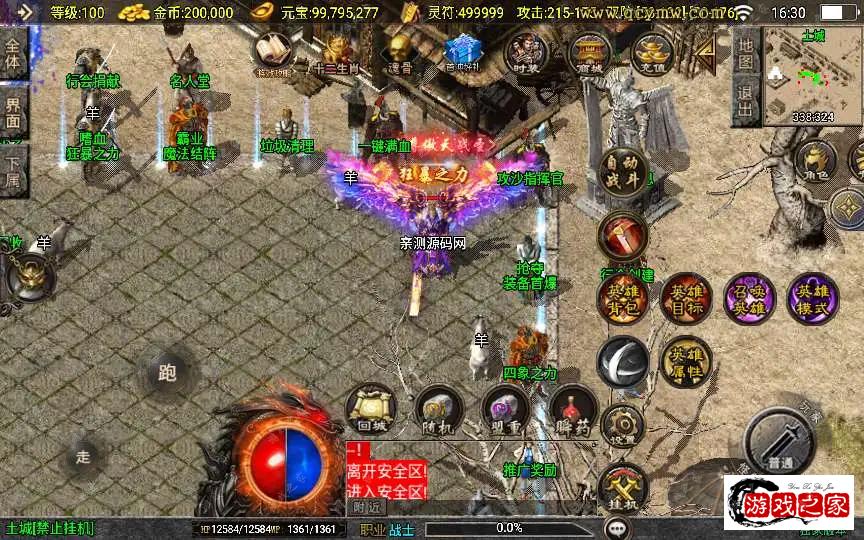Screen dimensions: 864x540
Task: Activate 召唤英雄 summon hero
Action: click(748, 298)
